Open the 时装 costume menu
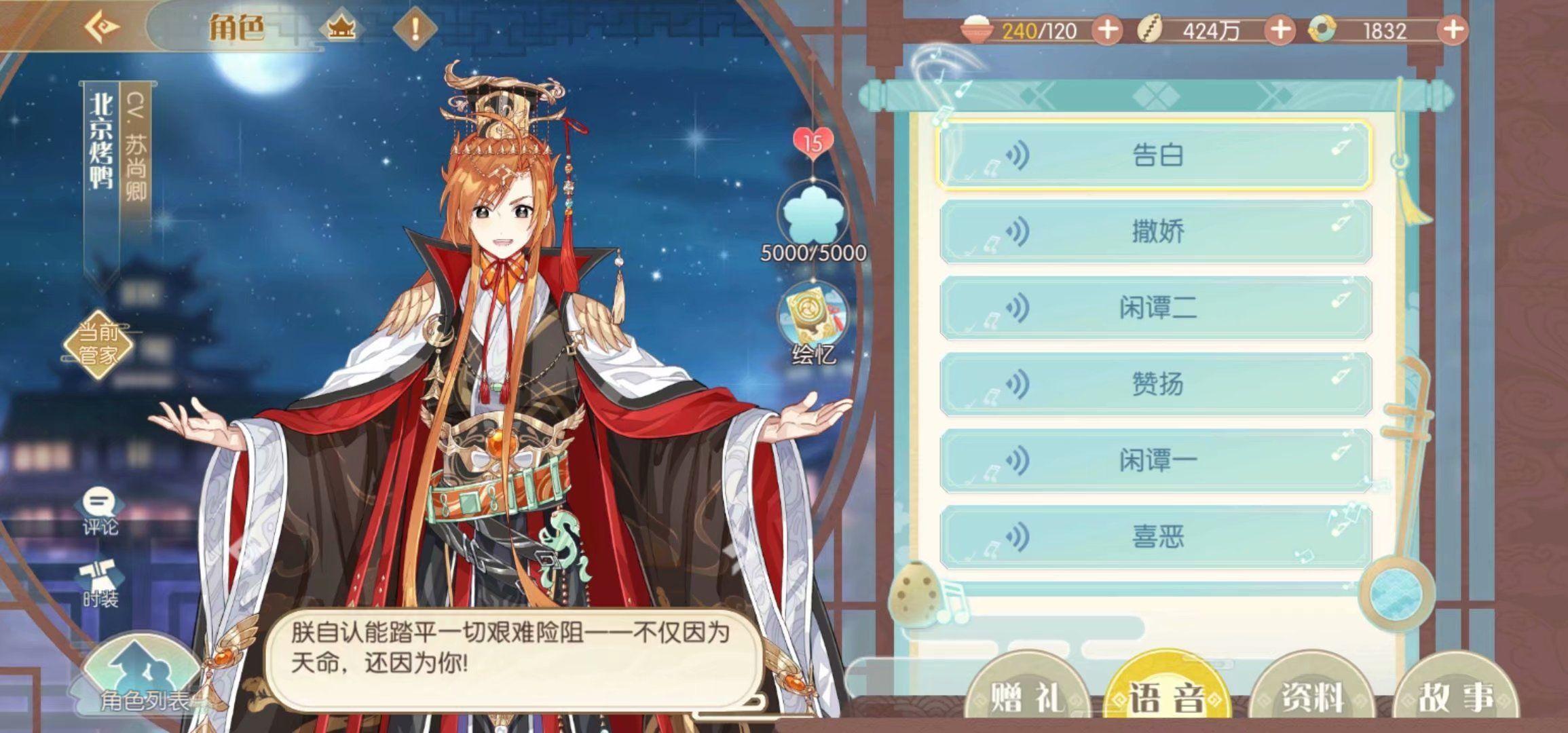This screenshot has height=733, width=1568. [100, 585]
